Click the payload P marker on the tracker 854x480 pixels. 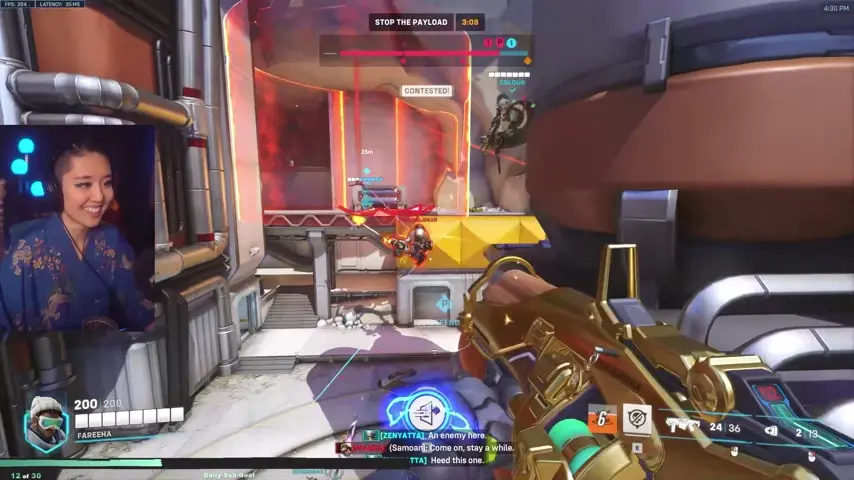pos(500,43)
